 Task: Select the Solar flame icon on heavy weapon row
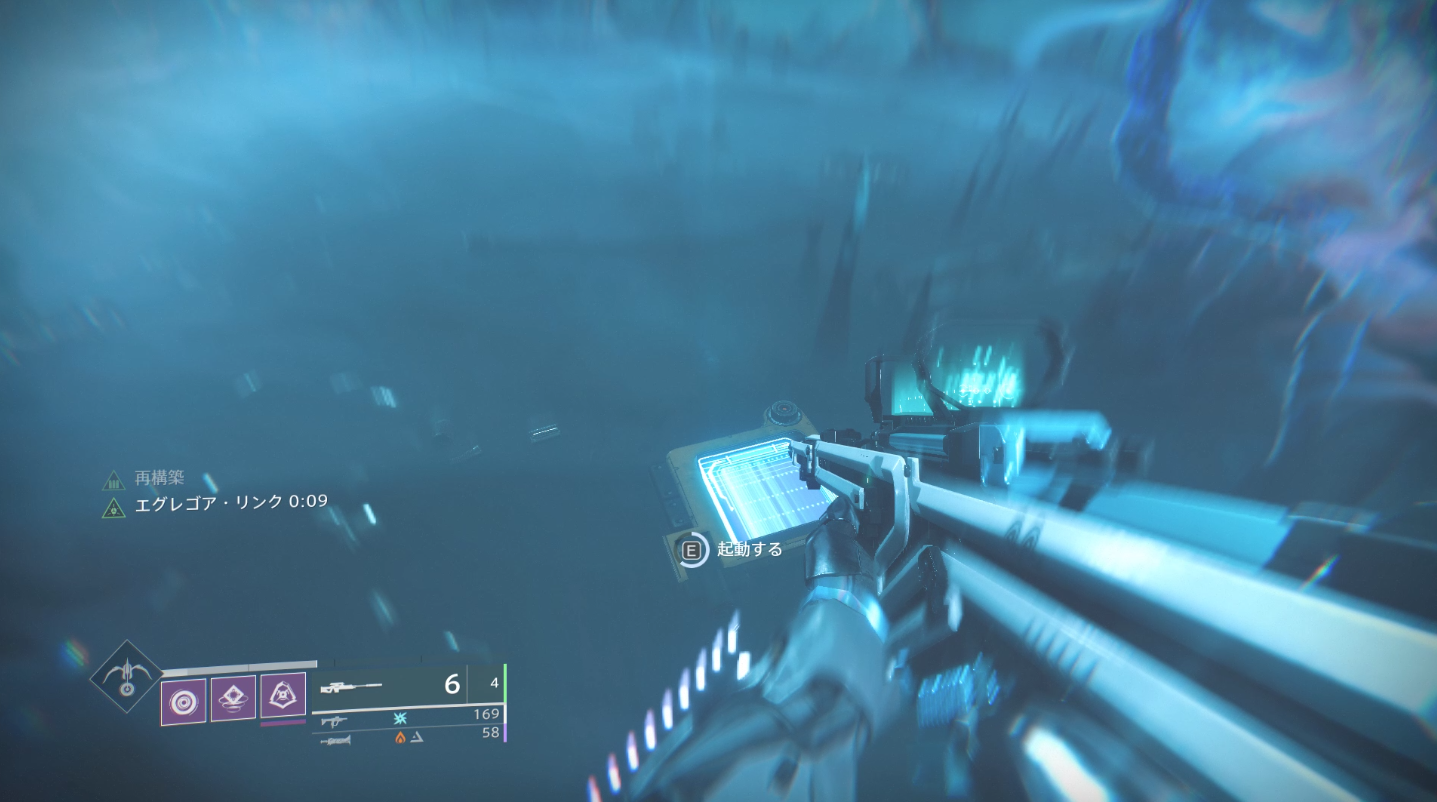tap(400, 738)
